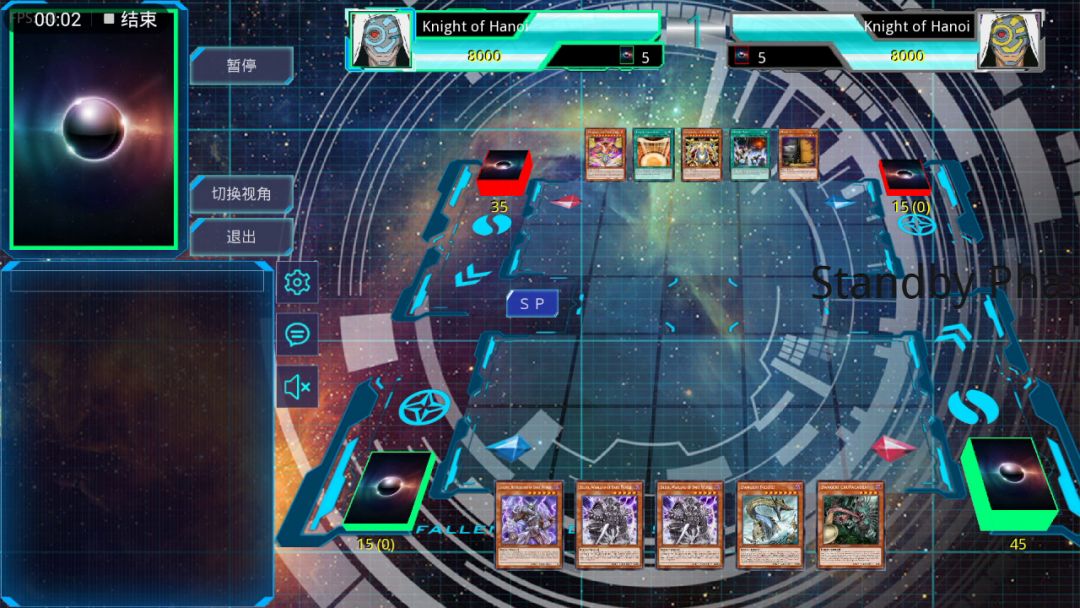This screenshot has height=608, width=1080.
Task: View the large card preview image
Action: tap(93, 130)
